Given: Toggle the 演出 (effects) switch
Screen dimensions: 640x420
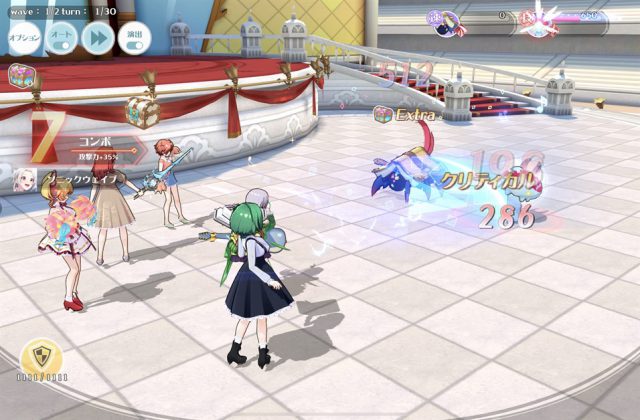Looking at the screenshot, I should (135, 37).
